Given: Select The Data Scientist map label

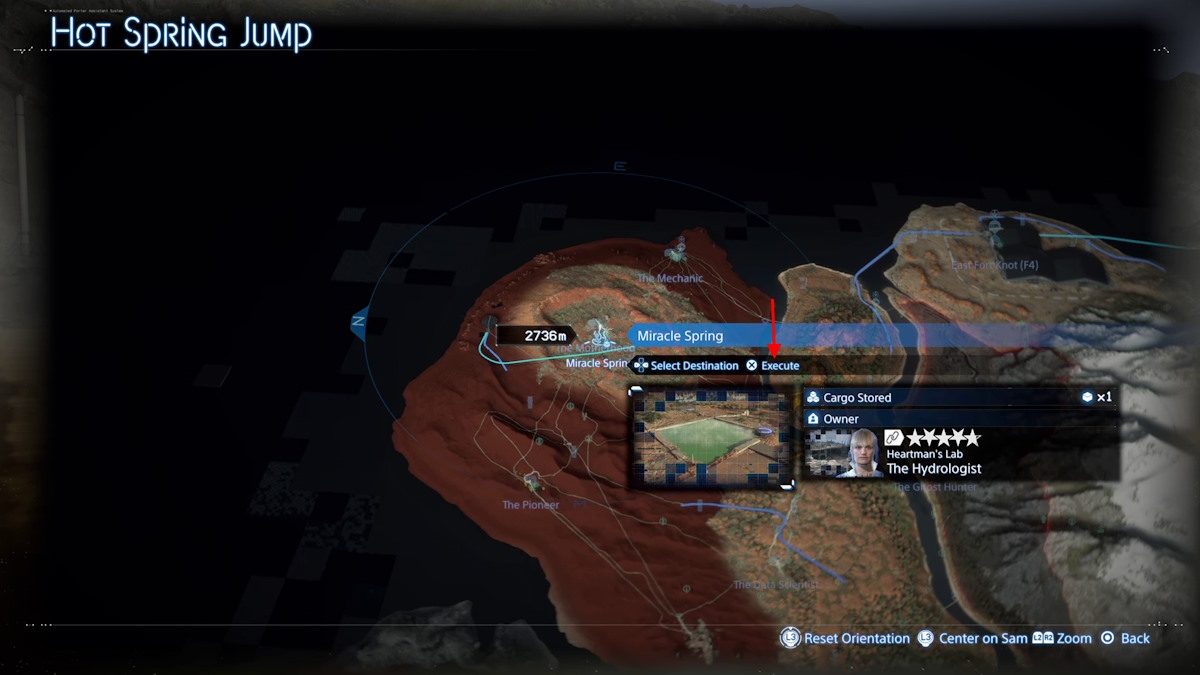Looking at the screenshot, I should [x=776, y=584].
